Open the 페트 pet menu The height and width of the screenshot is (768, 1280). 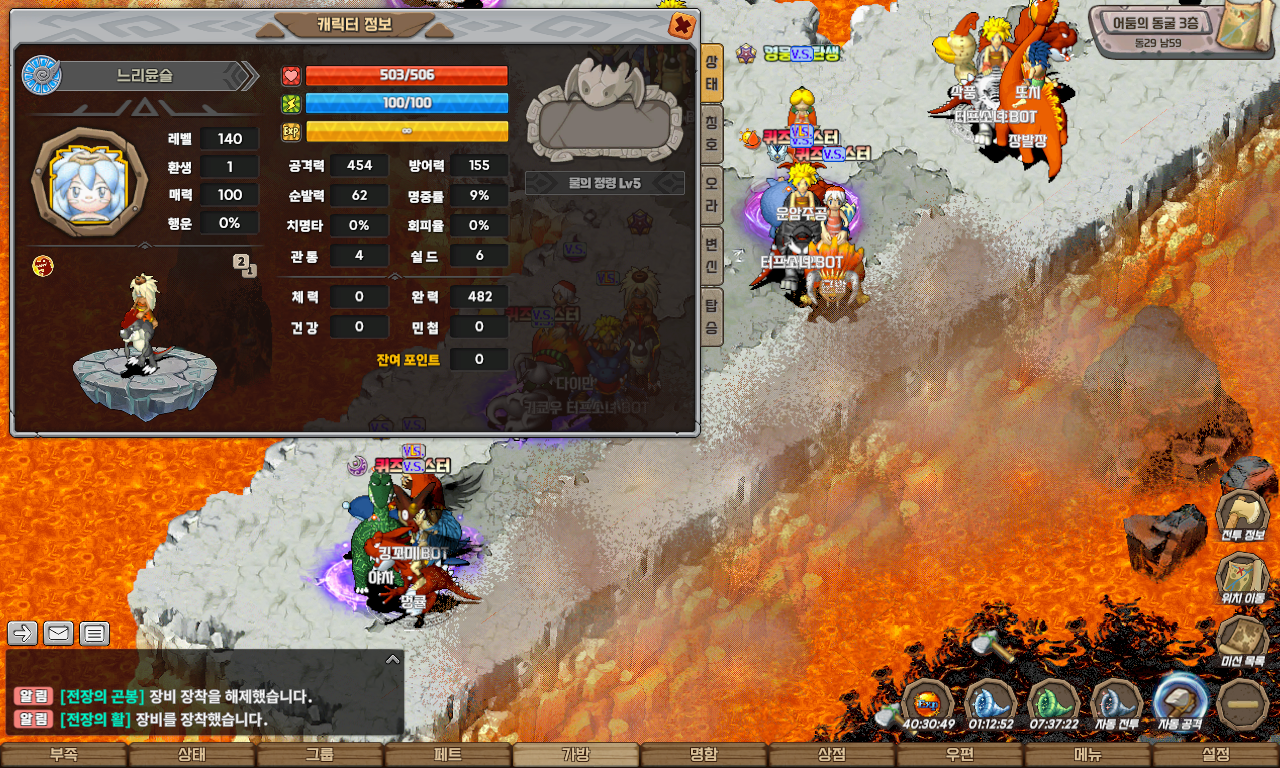448,755
